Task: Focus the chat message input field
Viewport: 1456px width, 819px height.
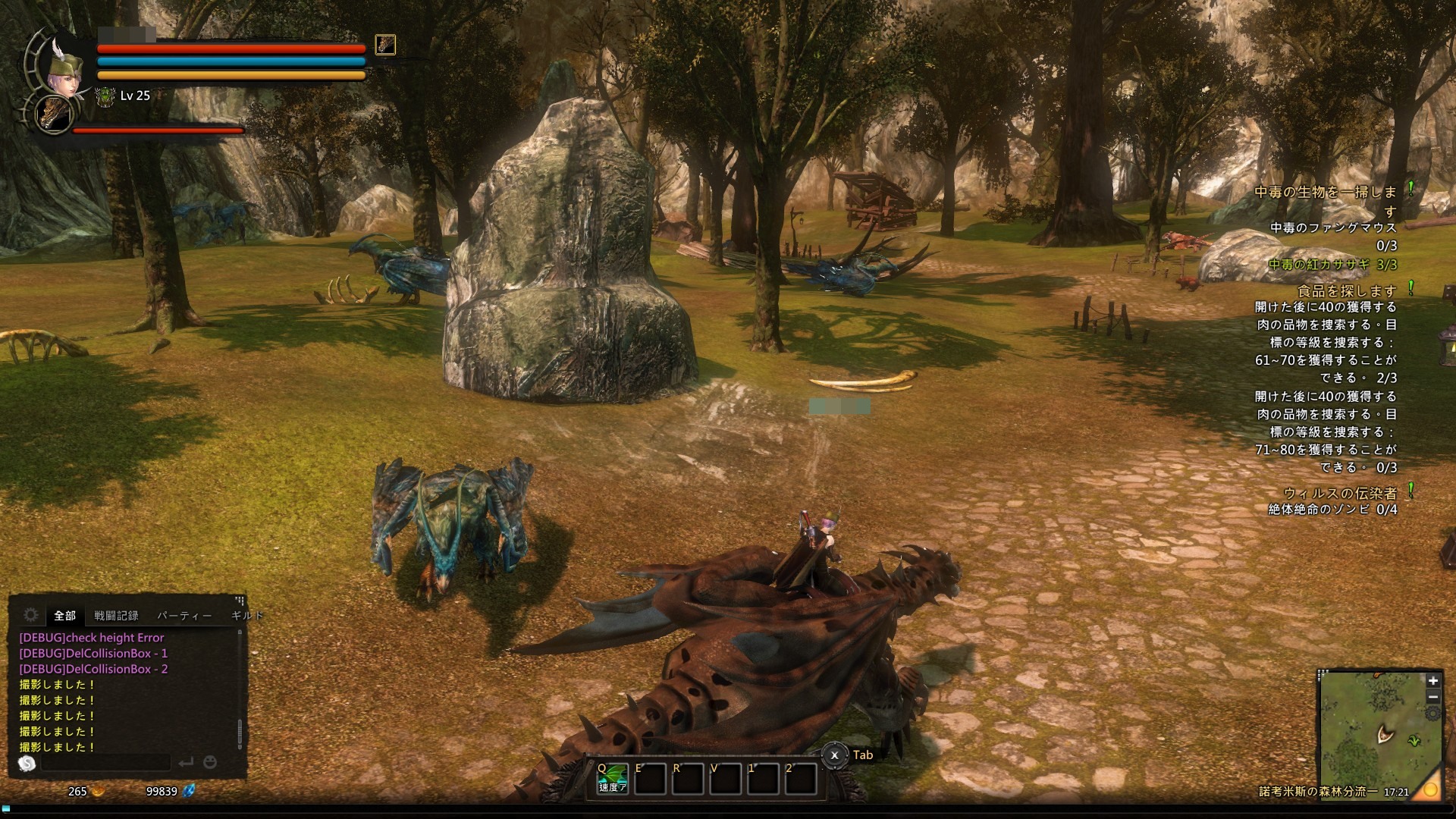Action: (x=106, y=762)
